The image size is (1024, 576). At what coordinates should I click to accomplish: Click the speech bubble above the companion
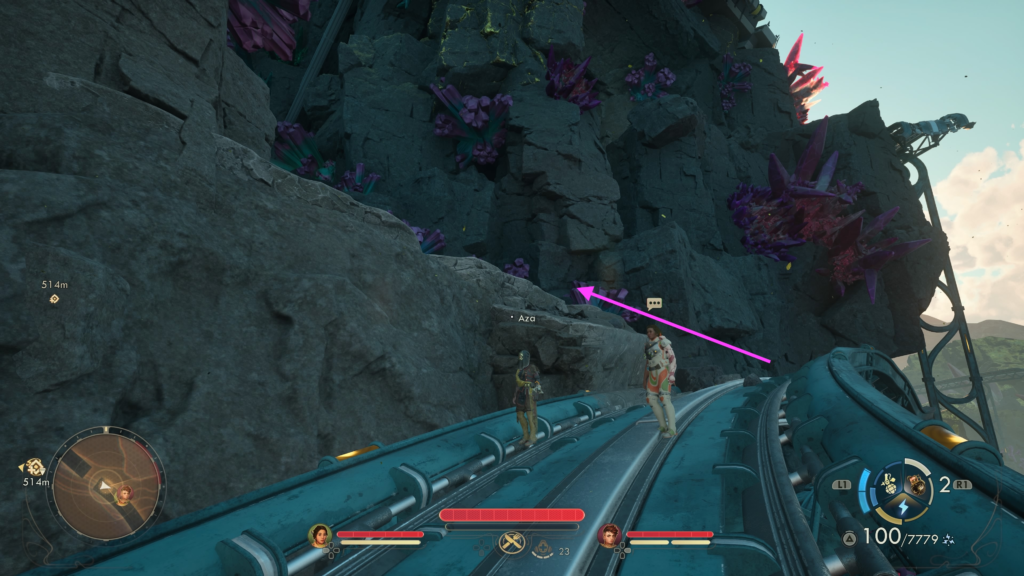click(654, 303)
